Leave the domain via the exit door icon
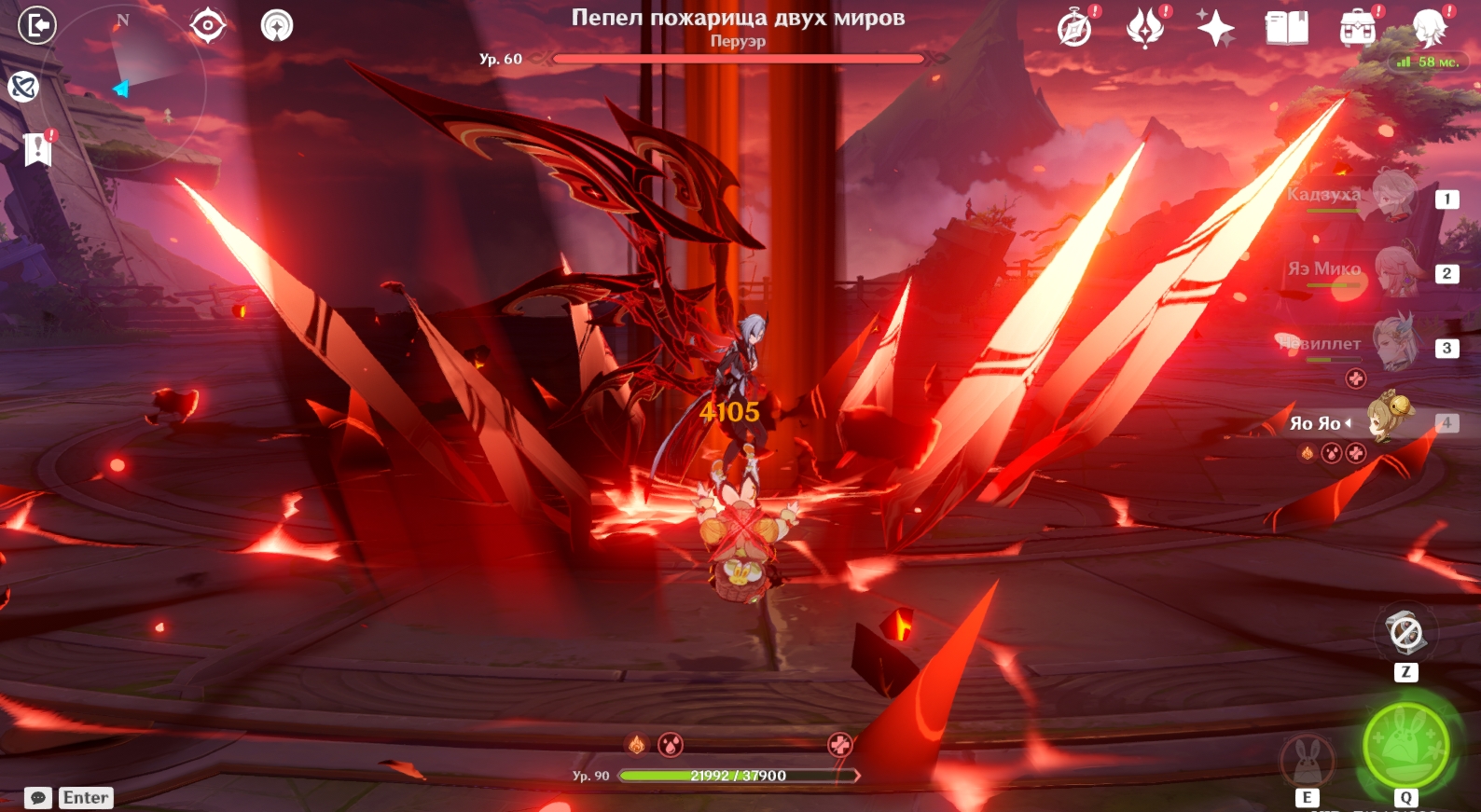The height and width of the screenshot is (812, 1481). point(37,25)
